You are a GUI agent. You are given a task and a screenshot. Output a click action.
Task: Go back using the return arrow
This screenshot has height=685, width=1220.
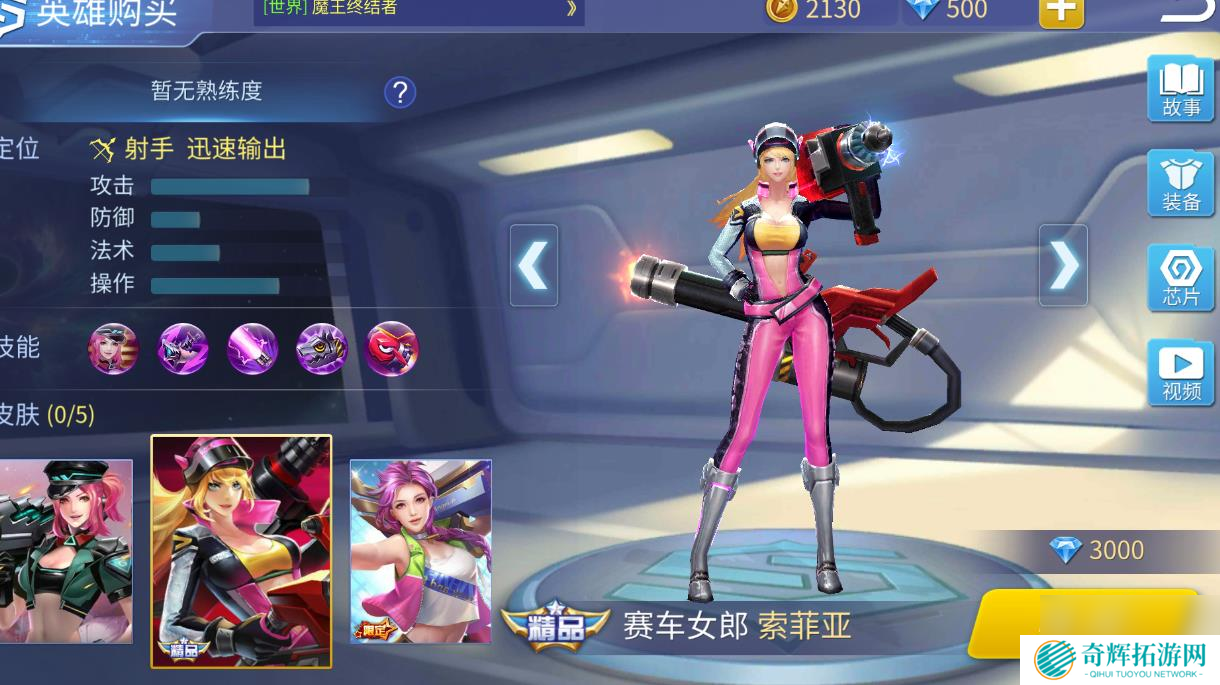point(1188,10)
